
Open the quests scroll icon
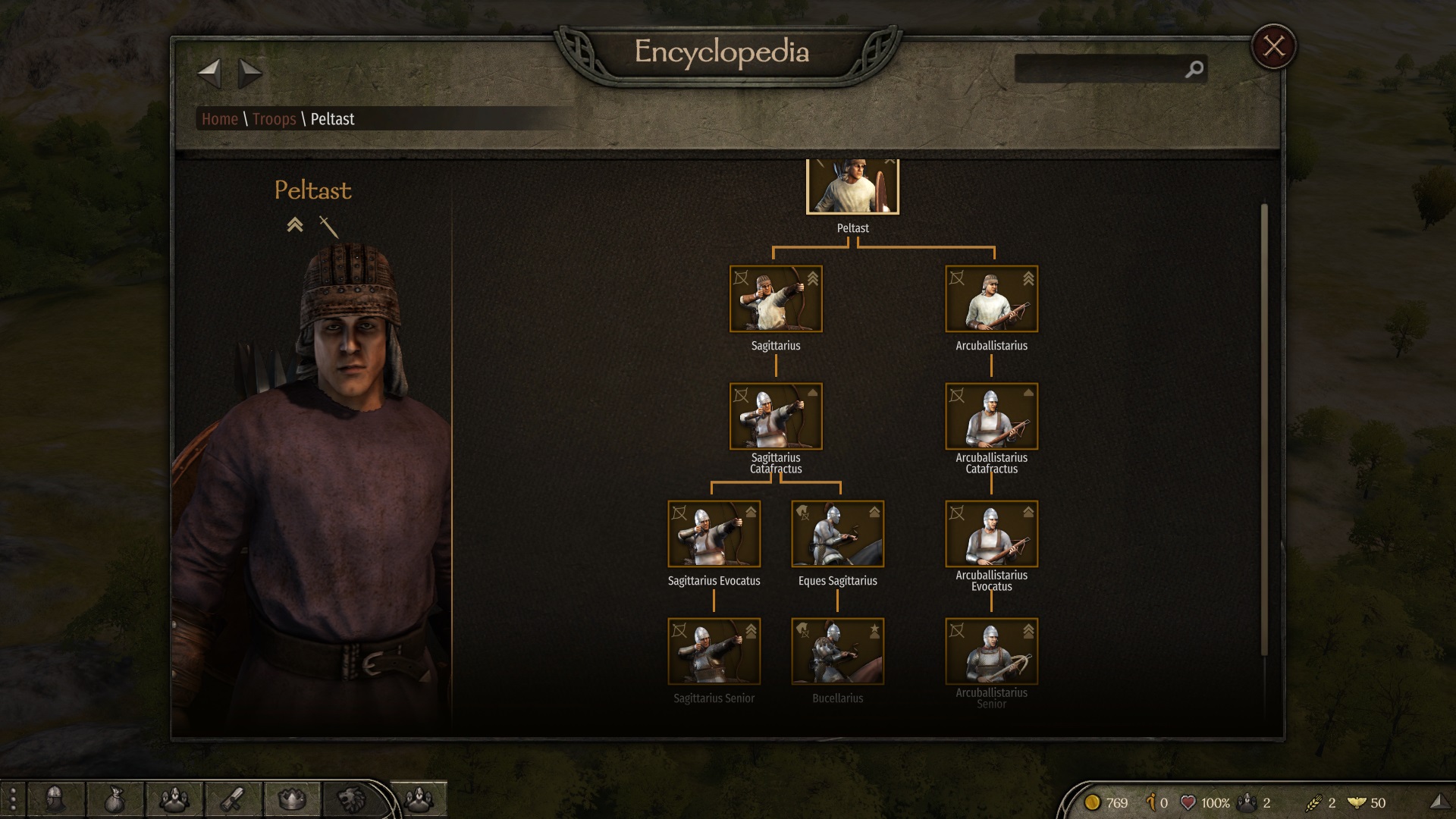233,799
